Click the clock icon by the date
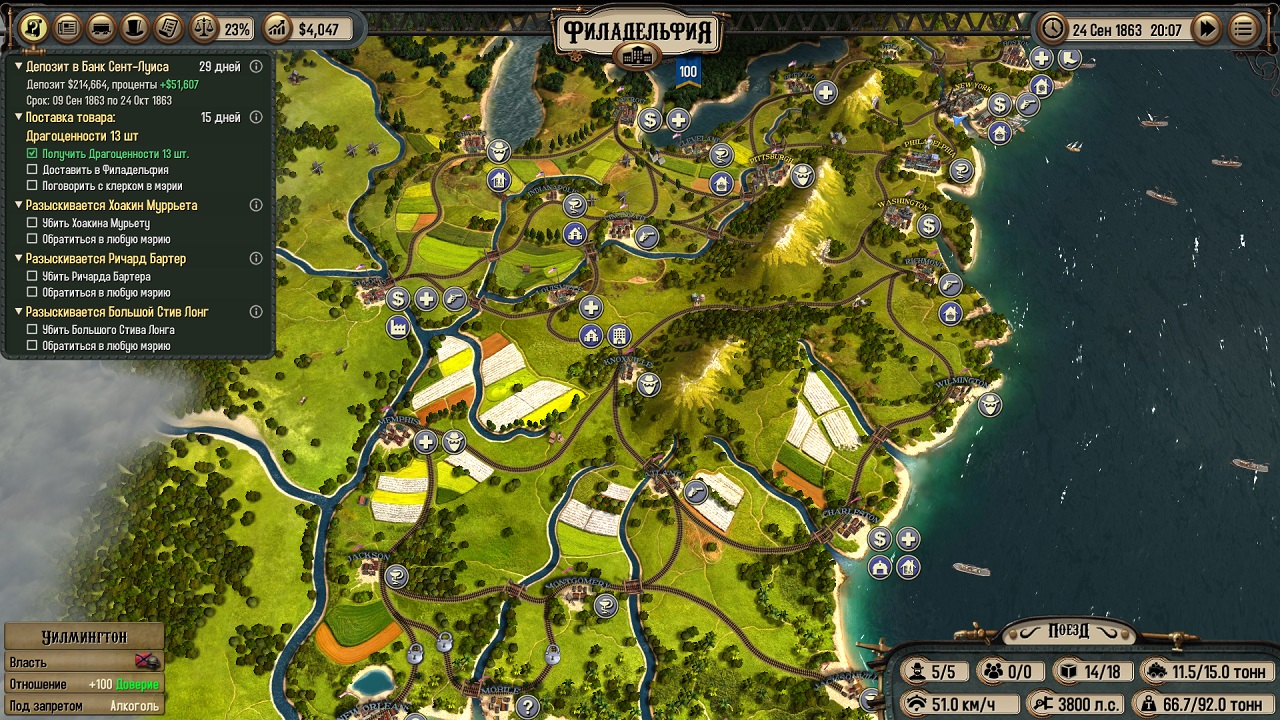Viewport: 1280px width, 720px height. 1053,29
